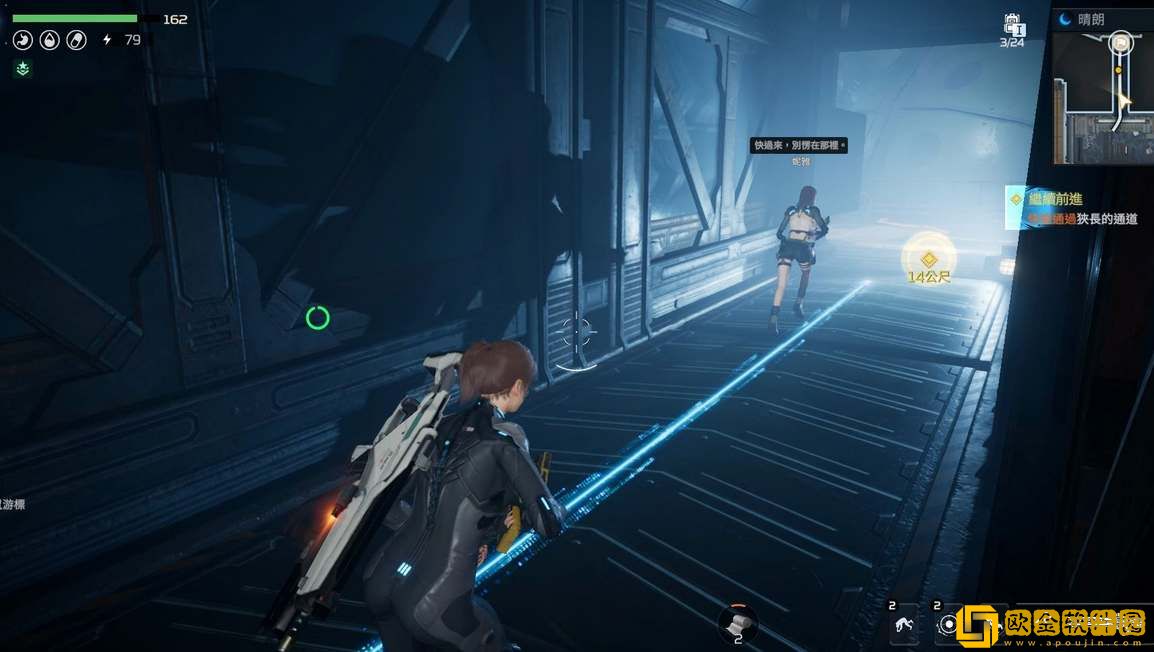Use the bandage quick item
The height and width of the screenshot is (652, 1154).
738,622
